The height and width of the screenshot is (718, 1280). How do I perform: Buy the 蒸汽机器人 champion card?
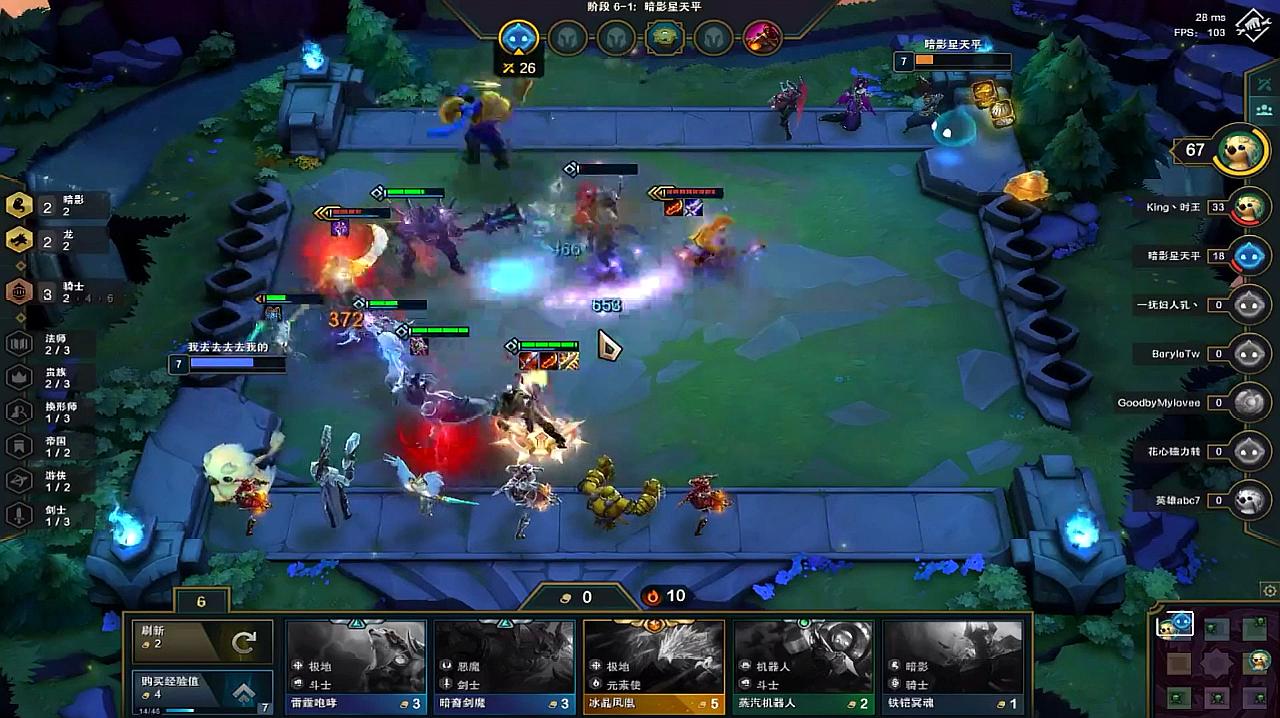(x=803, y=667)
